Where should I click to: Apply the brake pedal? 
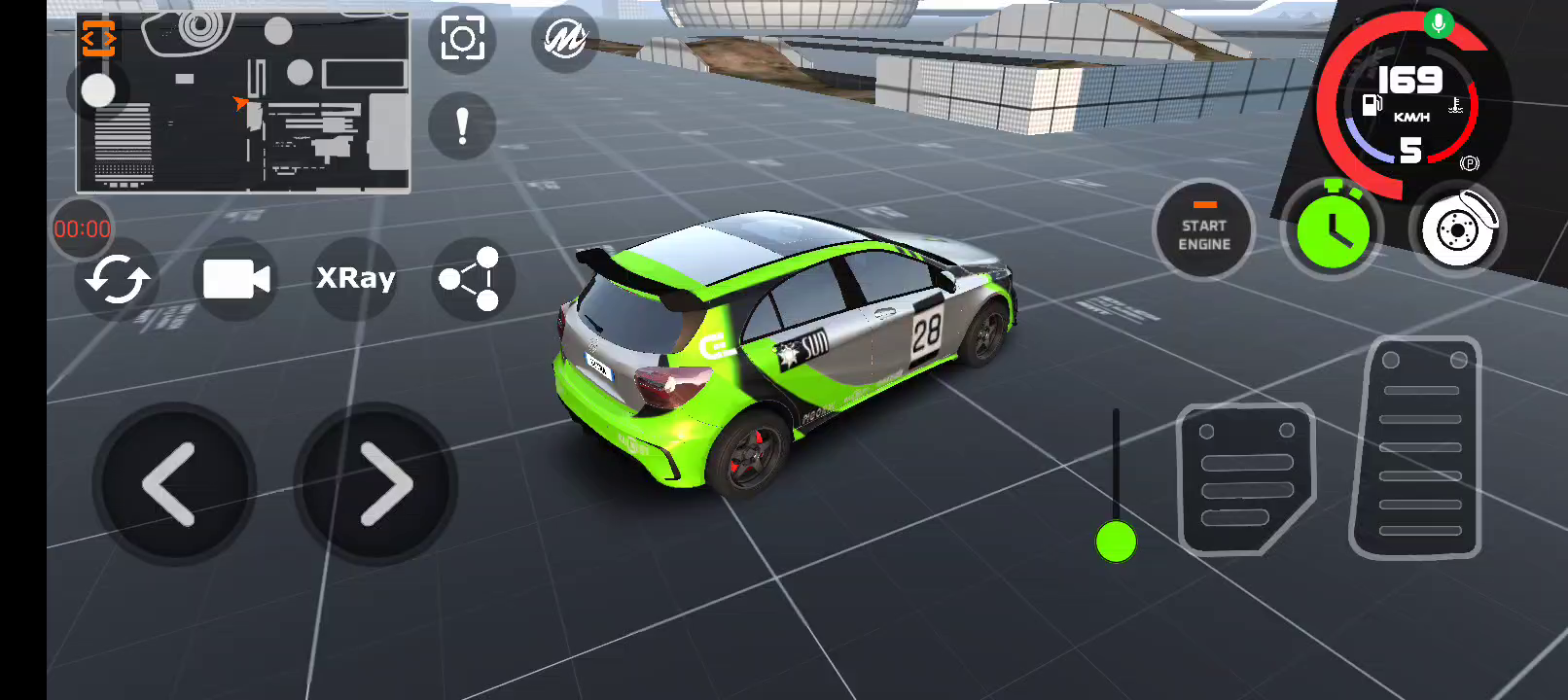[1246, 477]
